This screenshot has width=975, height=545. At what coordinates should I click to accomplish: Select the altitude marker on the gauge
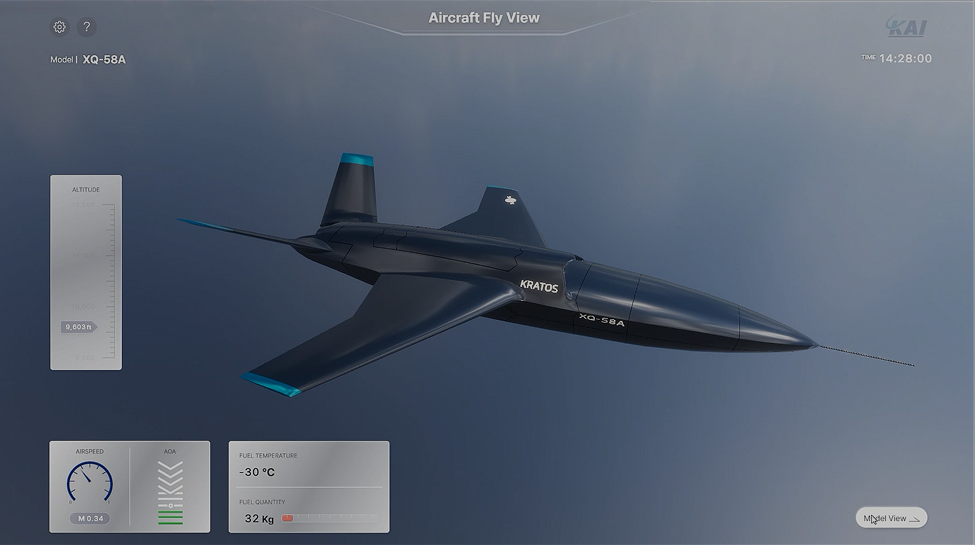coord(78,327)
